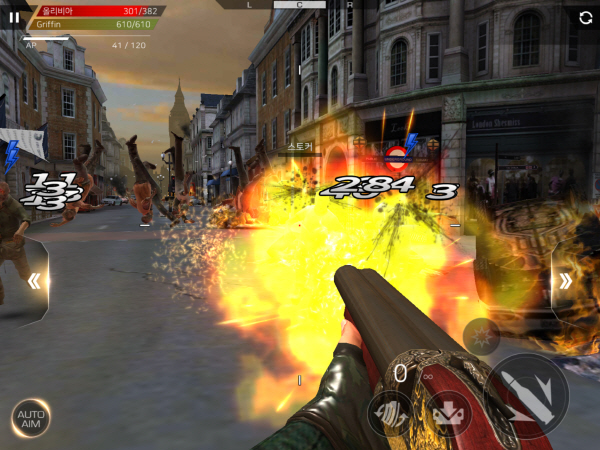This screenshot has height=450, width=600.
Task: Click the circular refresh arrows icon
Action: coord(585,17)
